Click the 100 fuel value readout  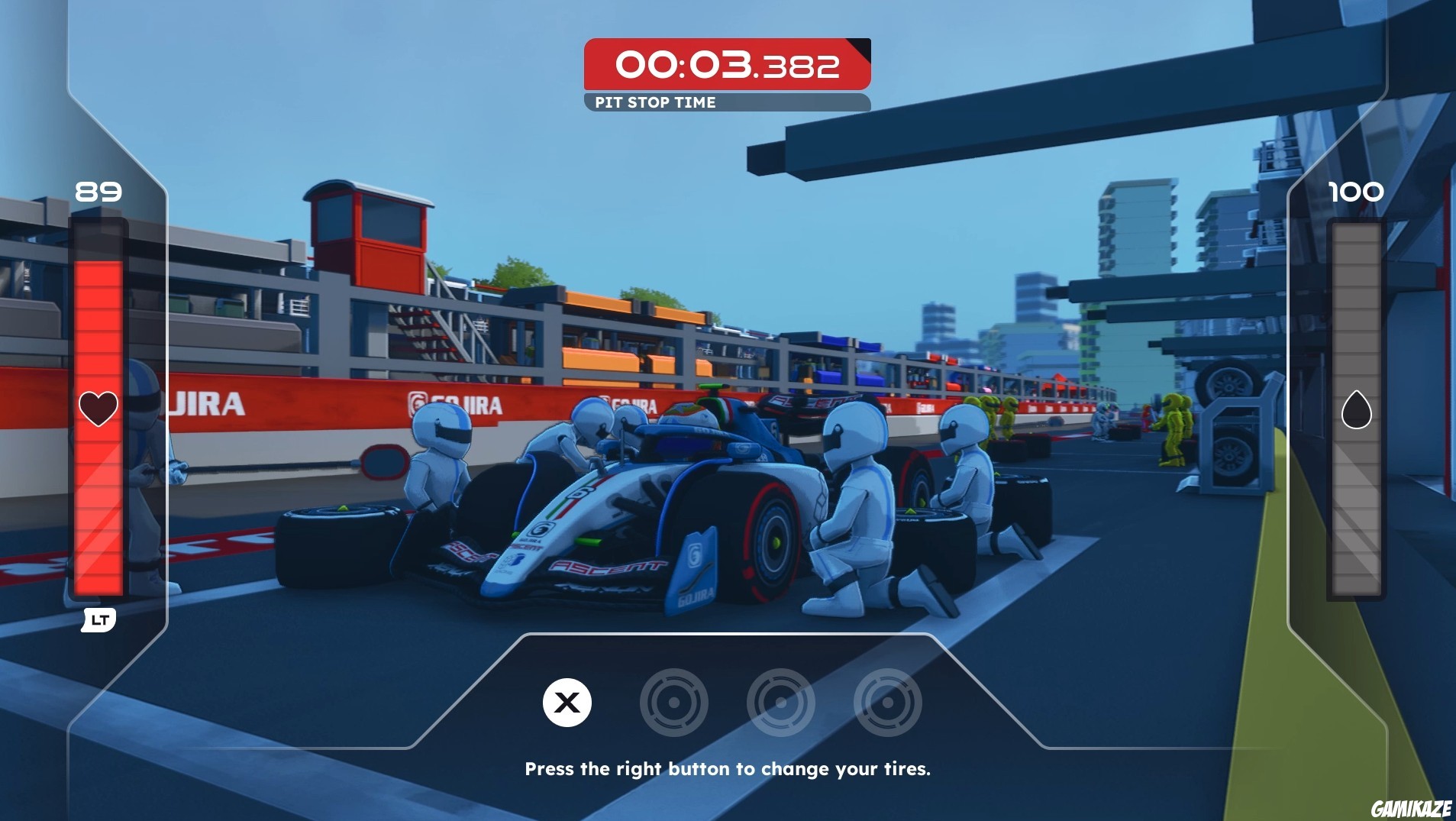click(1358, 192)
